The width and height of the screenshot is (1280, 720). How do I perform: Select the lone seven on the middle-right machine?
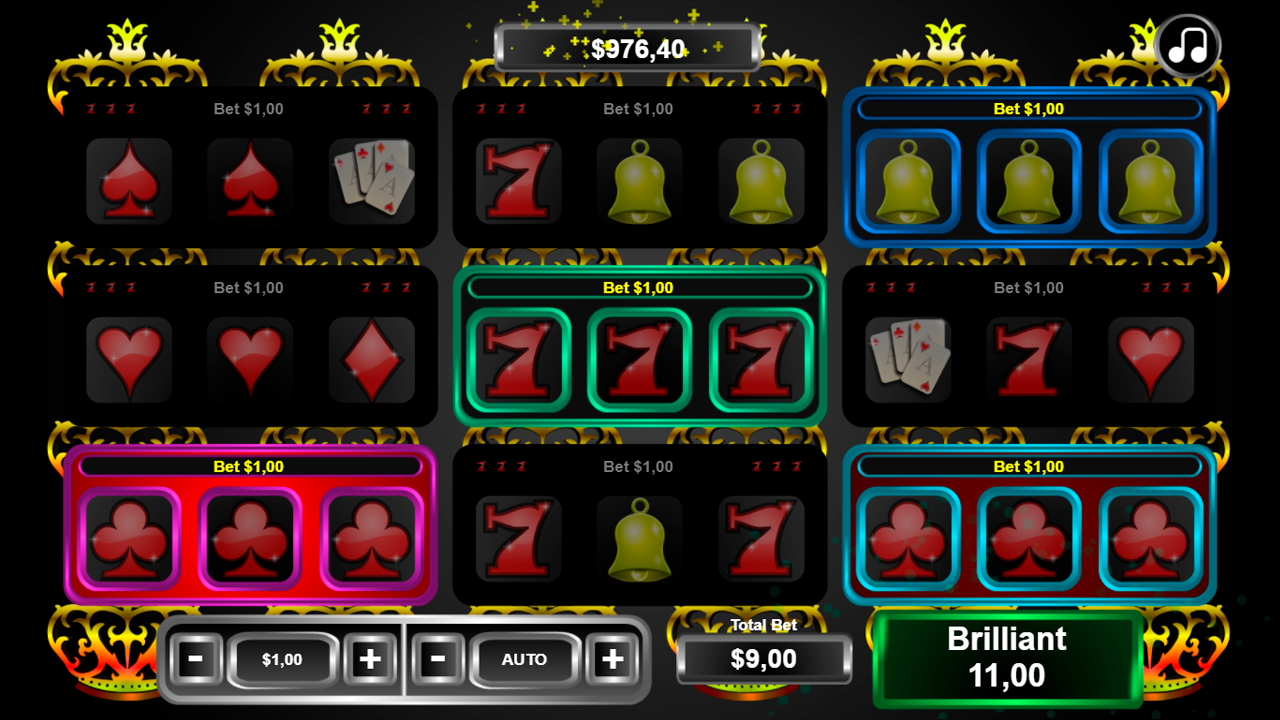tap(1029, 360)
